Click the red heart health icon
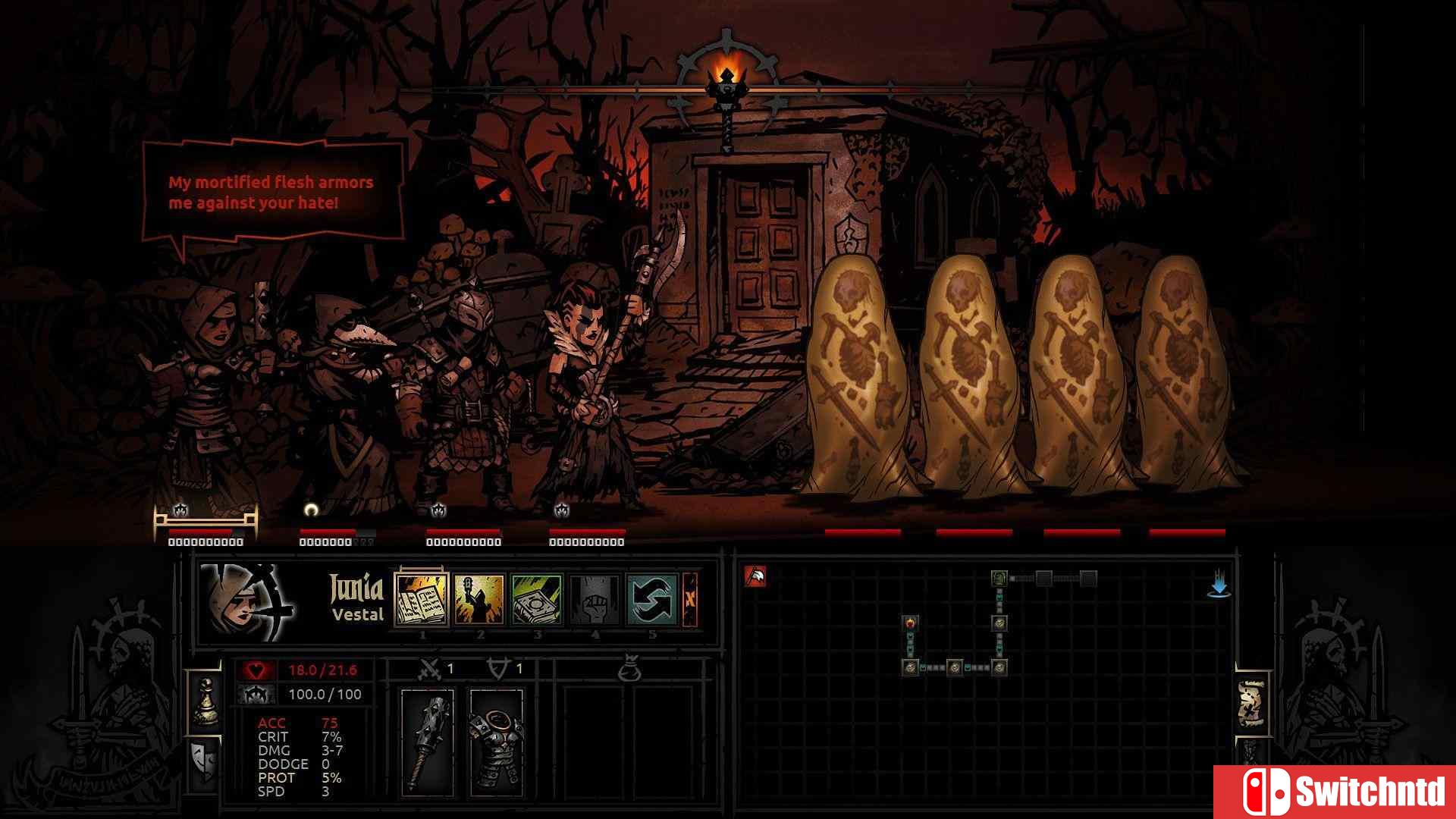1456x819 pixels. [258, 670]
